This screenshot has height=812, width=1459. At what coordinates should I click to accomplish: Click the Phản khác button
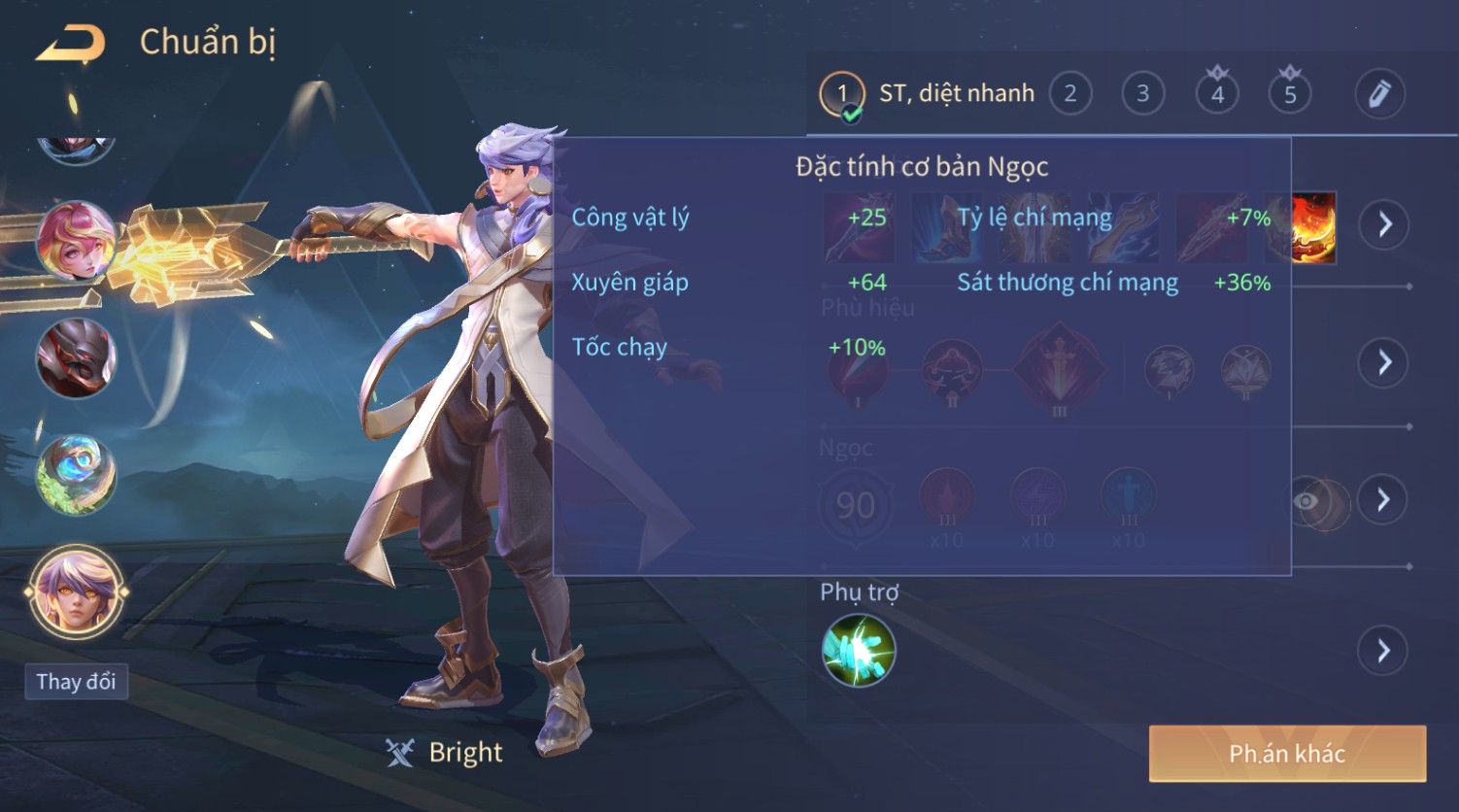(1287, 754)
